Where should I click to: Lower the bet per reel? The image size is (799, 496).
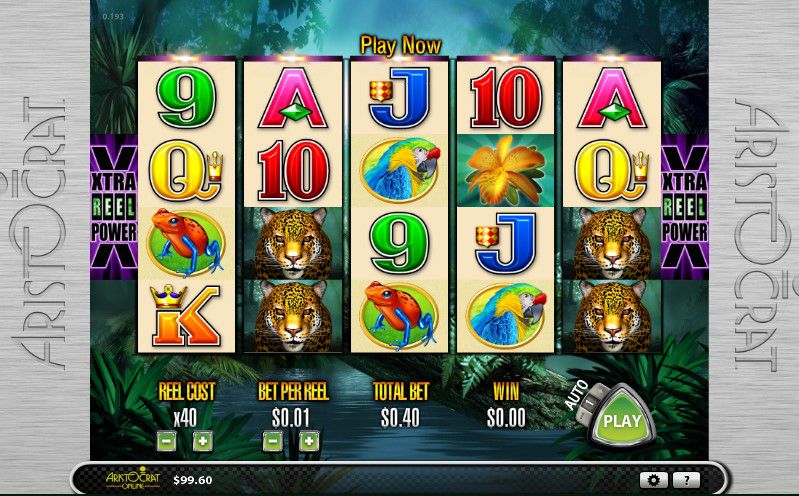point(272,440)
